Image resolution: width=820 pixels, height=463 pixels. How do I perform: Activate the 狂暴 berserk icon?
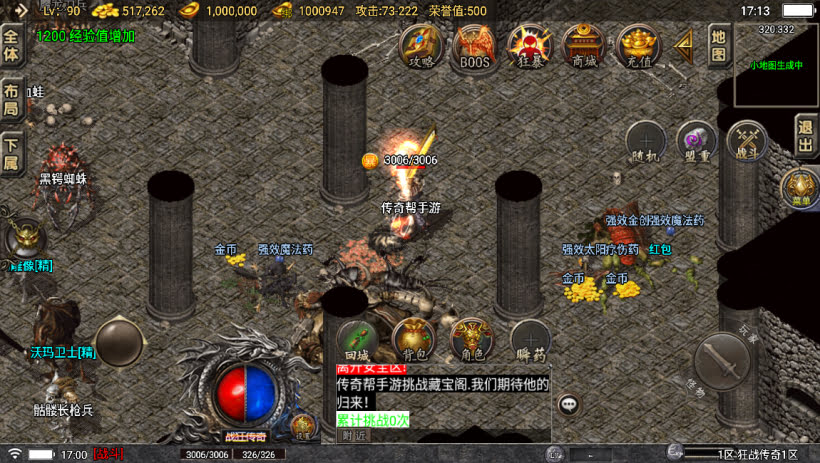click(x=529, y=45)
